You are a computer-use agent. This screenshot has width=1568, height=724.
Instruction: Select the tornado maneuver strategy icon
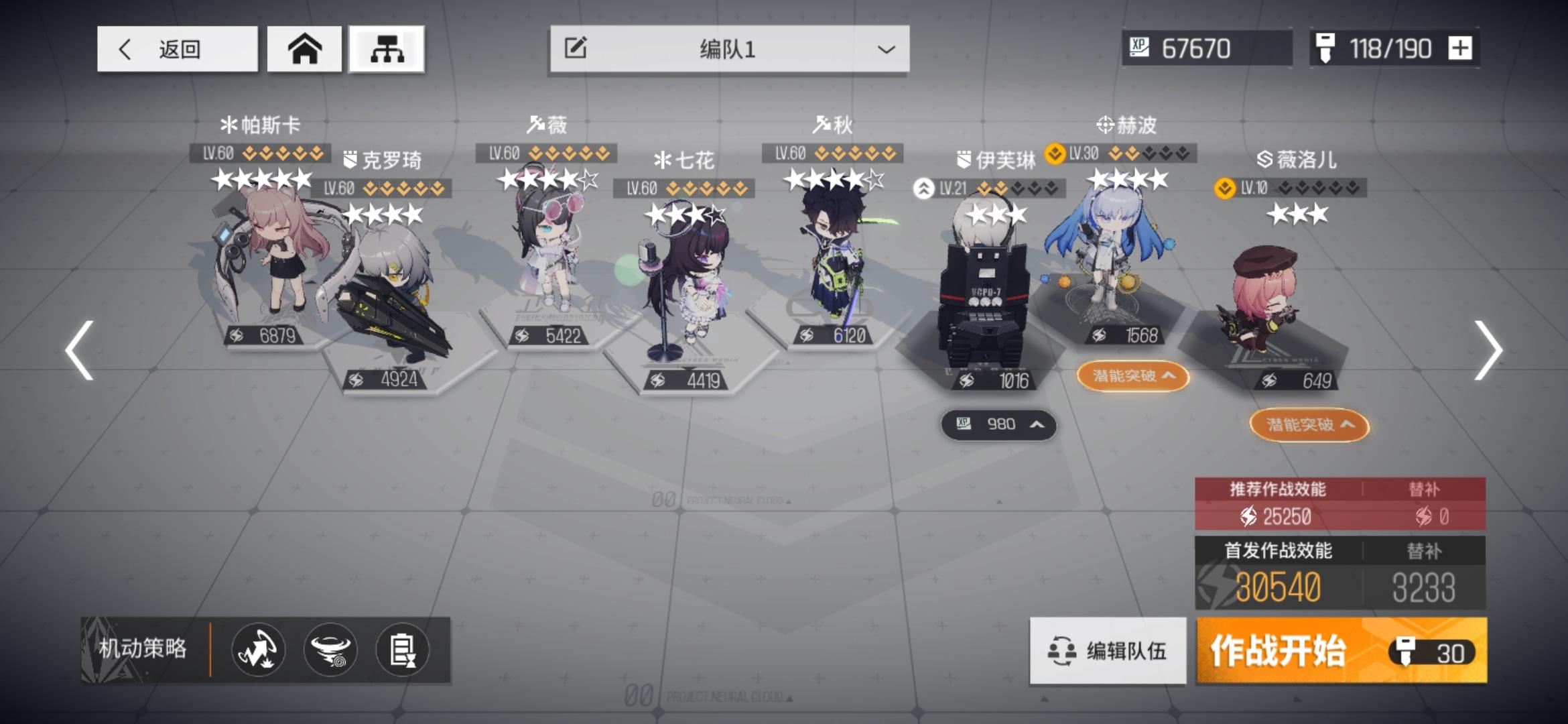330,650
